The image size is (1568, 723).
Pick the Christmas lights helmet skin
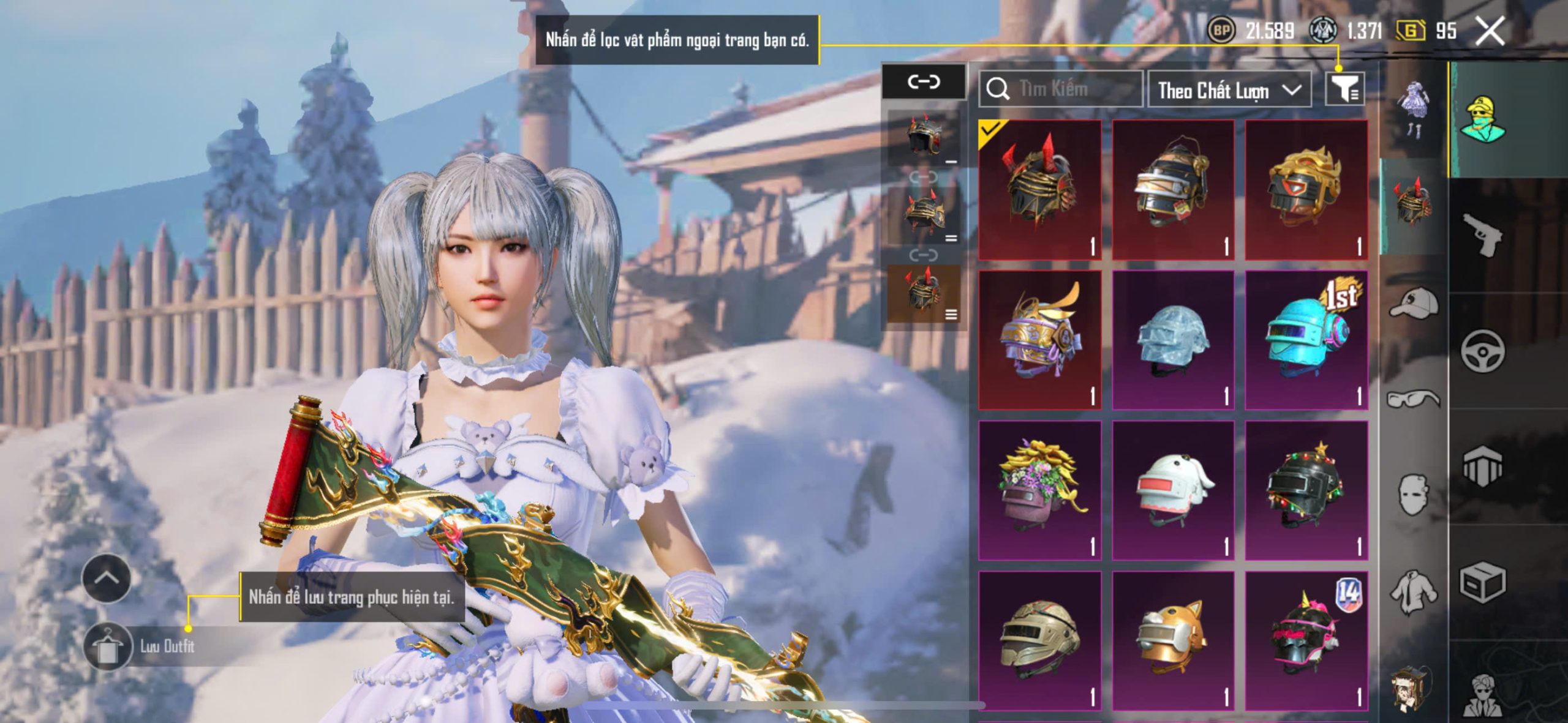pyautogui.click(x=1306, y=490)
